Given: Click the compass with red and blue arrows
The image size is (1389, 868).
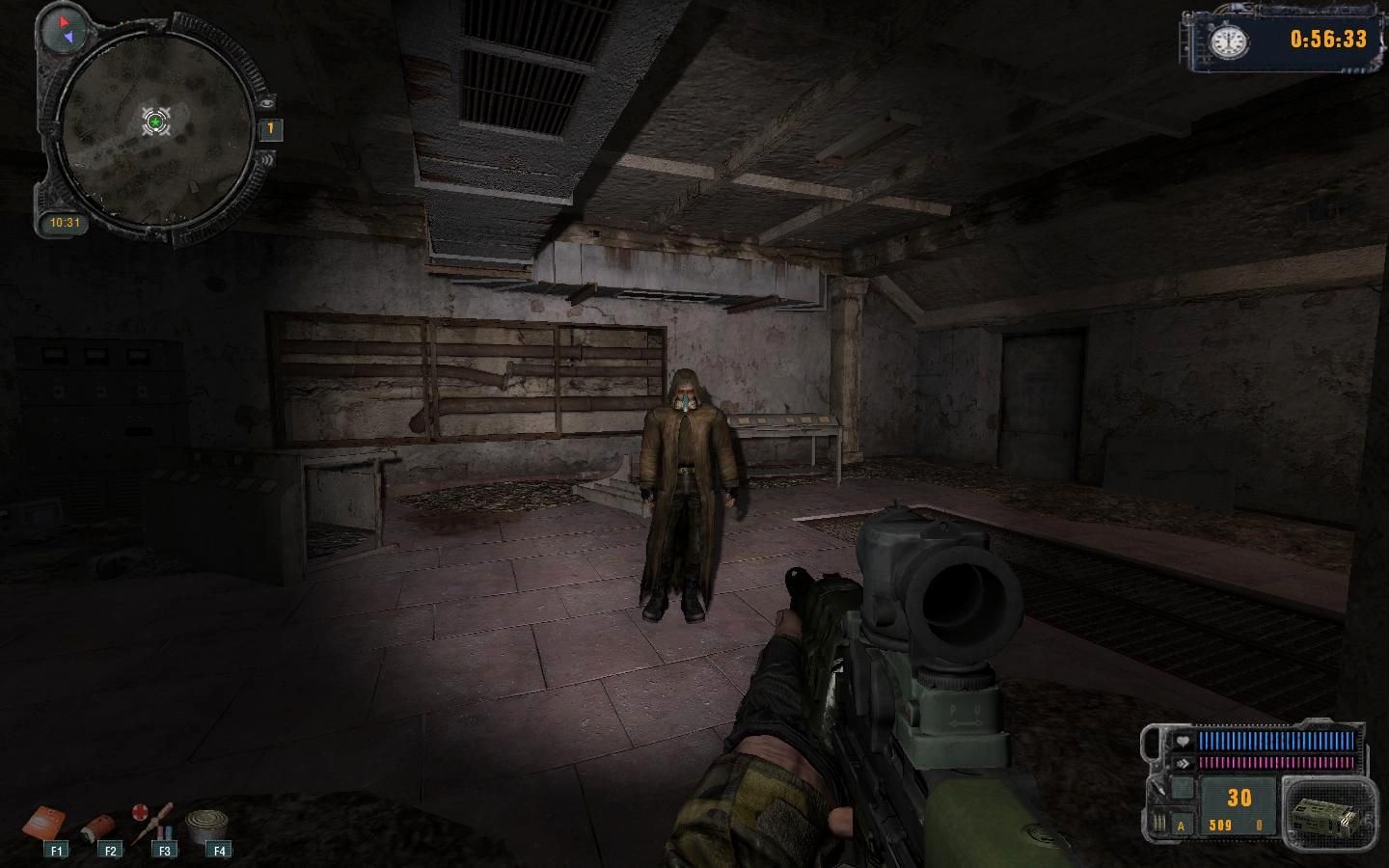Looking at the screenshot, I should 65,29.
